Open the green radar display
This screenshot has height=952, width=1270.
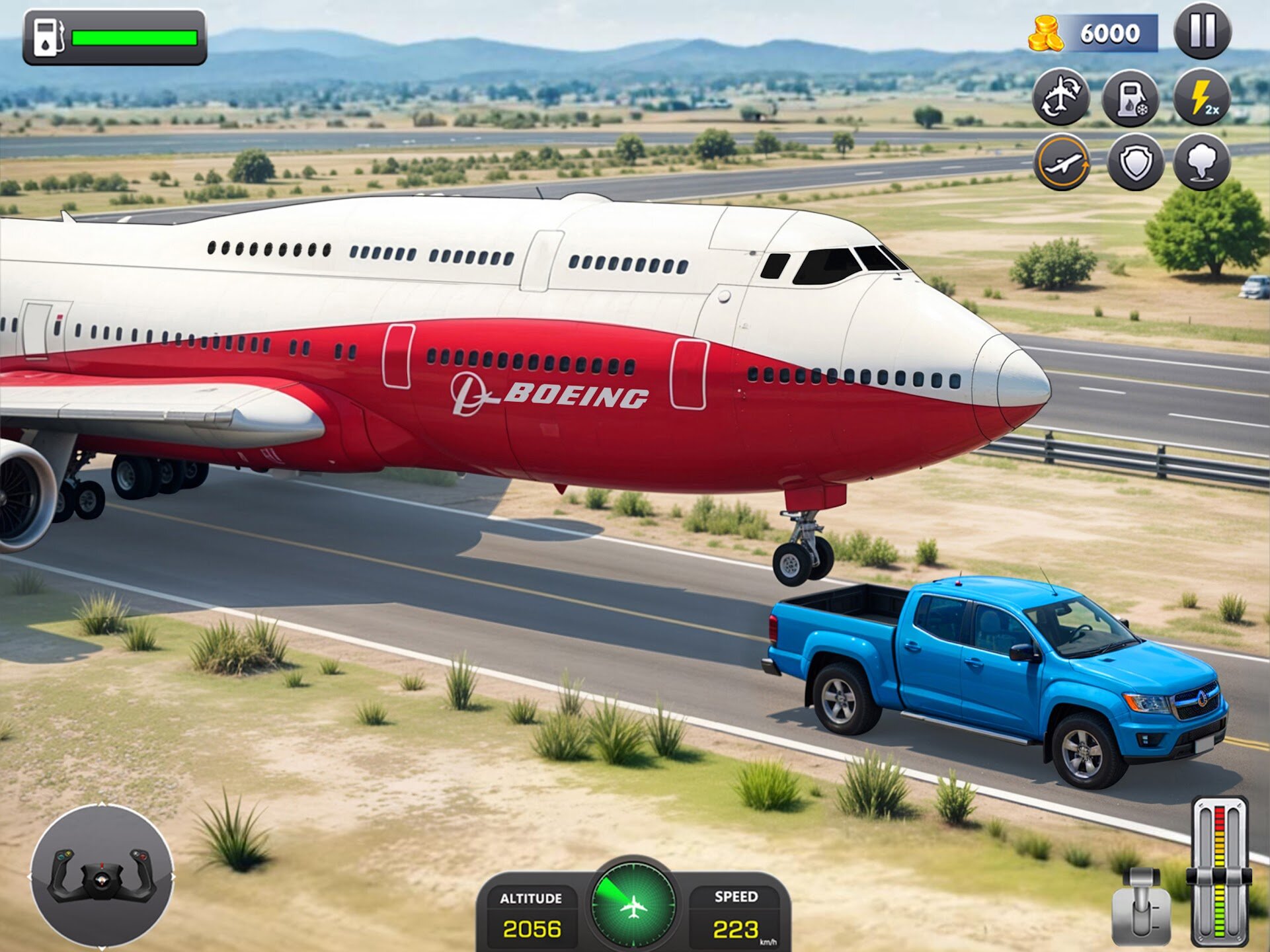click(633, 904)
